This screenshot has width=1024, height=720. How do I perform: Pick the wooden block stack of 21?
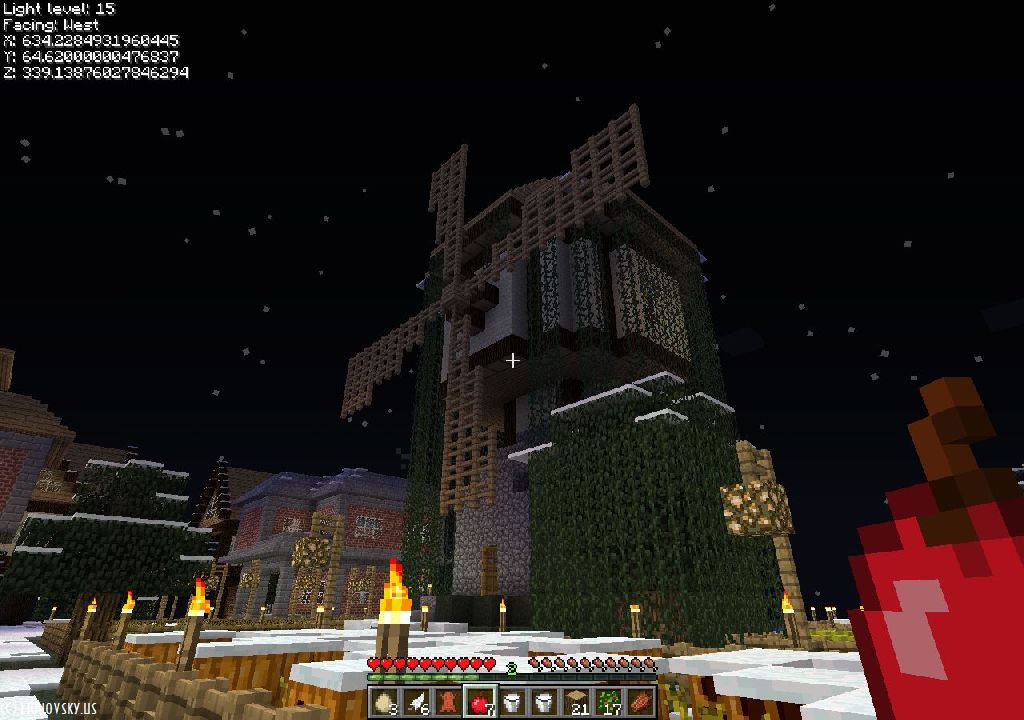577,701
